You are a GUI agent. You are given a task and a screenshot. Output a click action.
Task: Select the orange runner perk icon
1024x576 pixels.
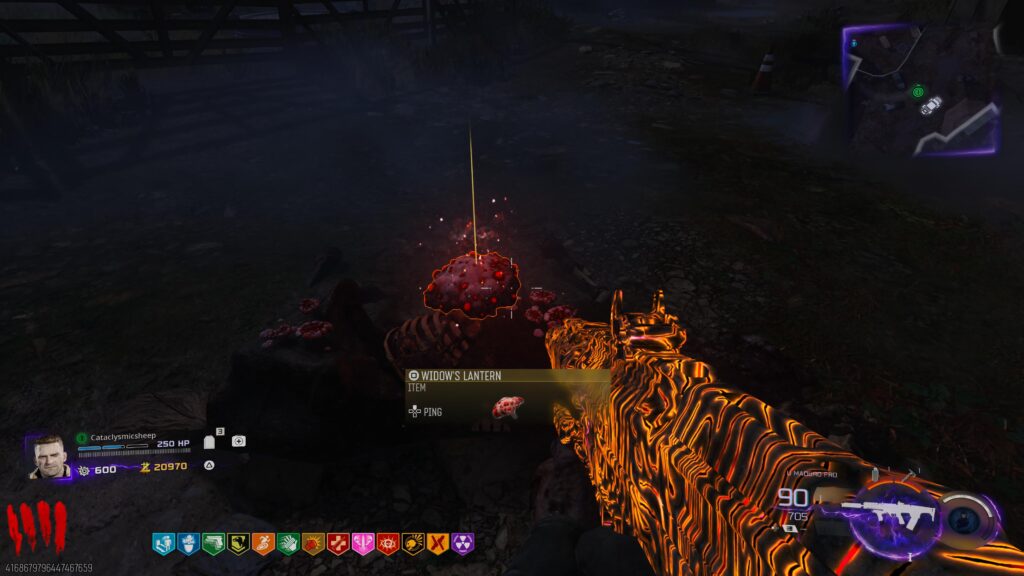(x=263, y=543)
